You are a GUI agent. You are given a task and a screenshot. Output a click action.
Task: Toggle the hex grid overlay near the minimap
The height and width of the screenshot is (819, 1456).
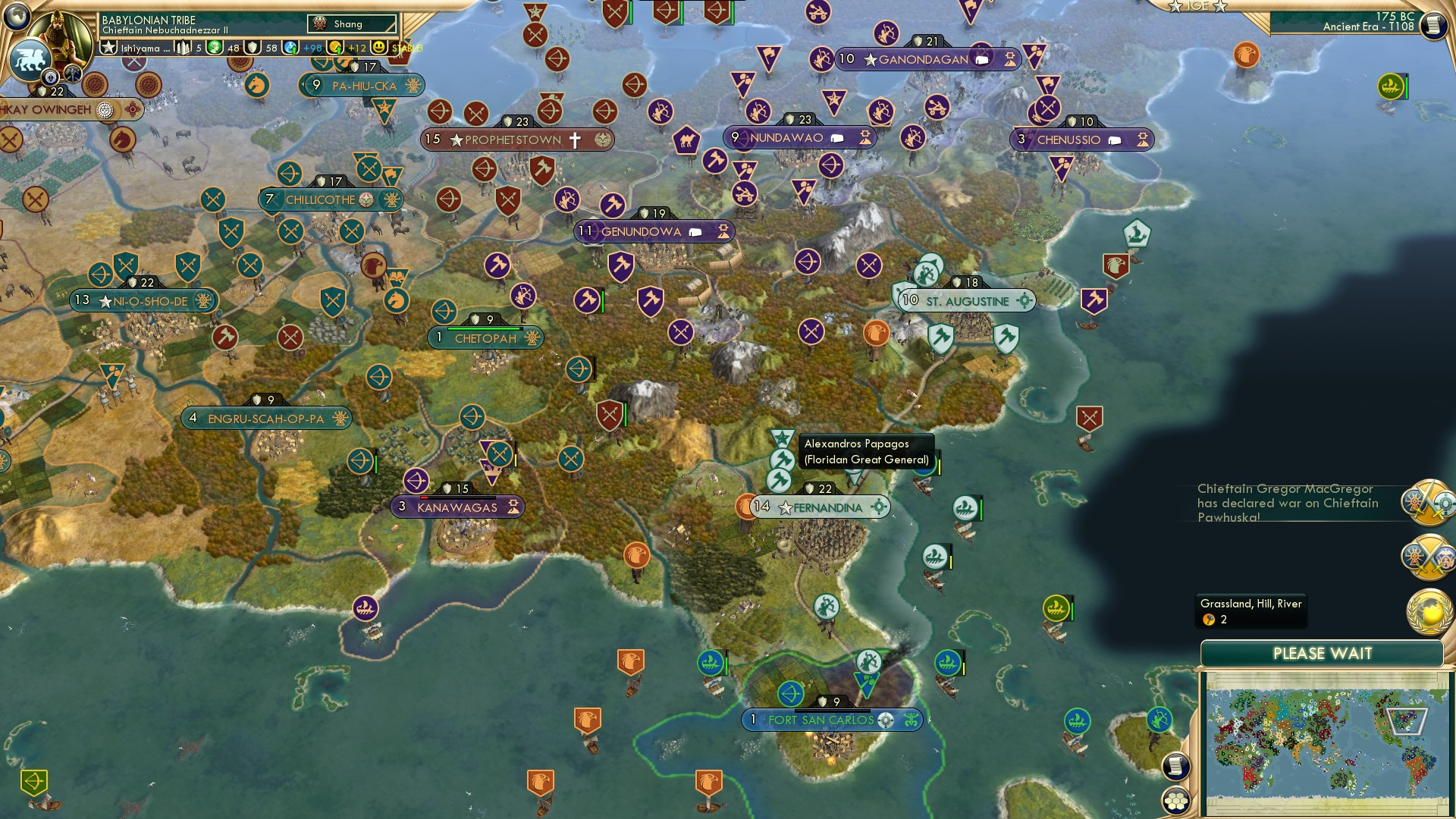tap(1175, 800)
